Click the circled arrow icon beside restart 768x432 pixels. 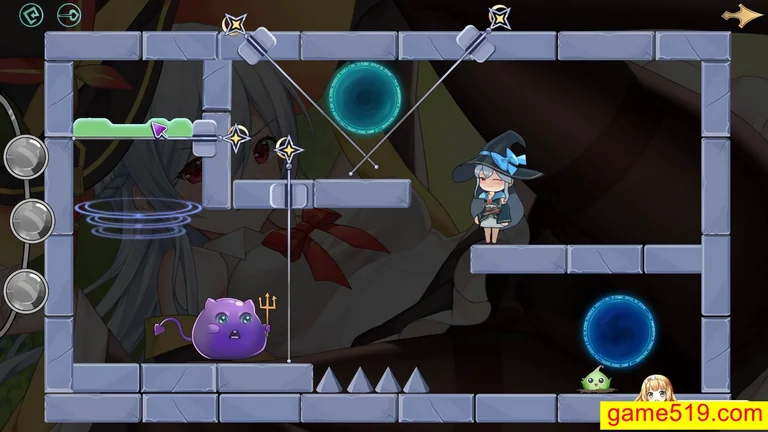point(69,15)
